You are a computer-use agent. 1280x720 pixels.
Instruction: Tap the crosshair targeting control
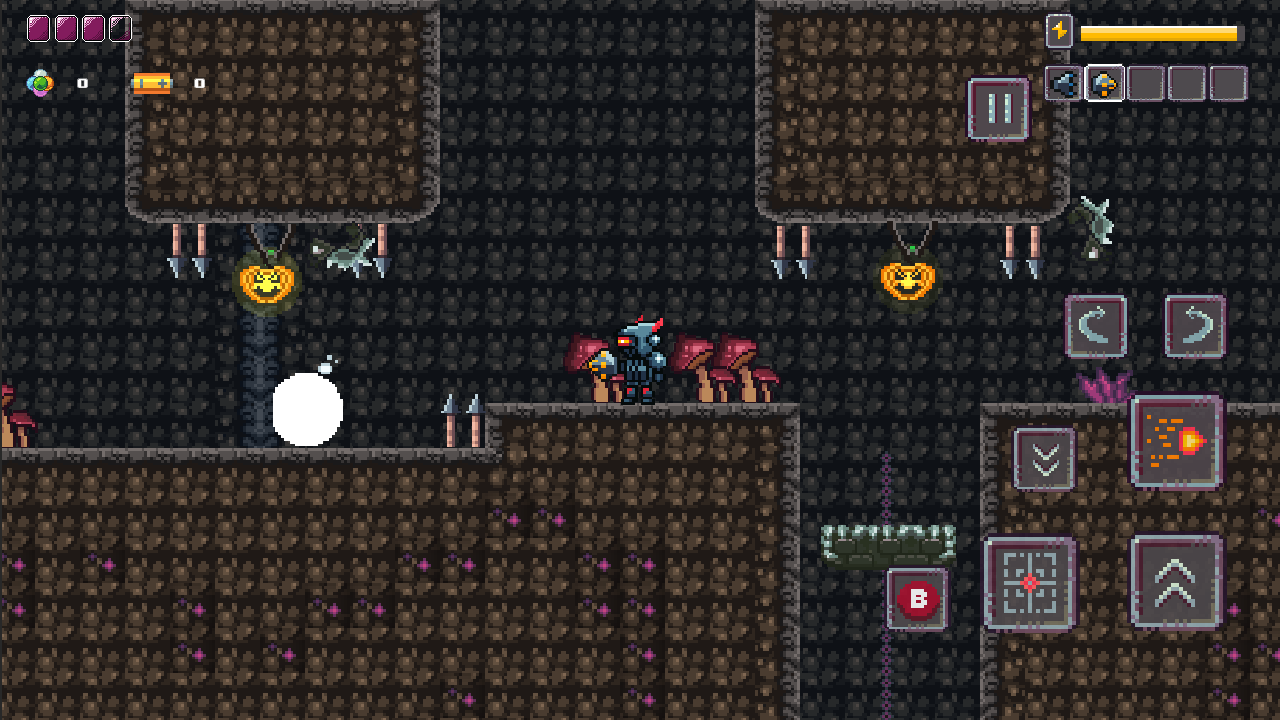(1028, 585)
